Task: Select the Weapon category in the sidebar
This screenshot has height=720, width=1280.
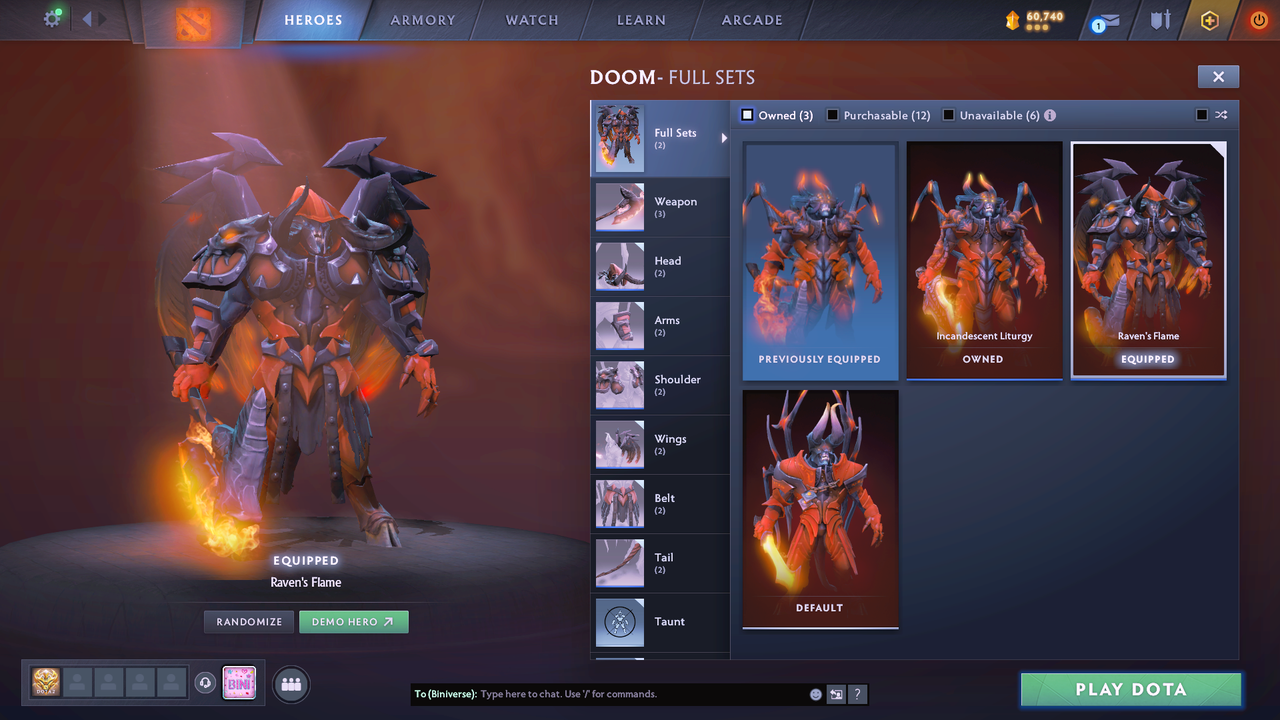Action: tap(660, 207)
